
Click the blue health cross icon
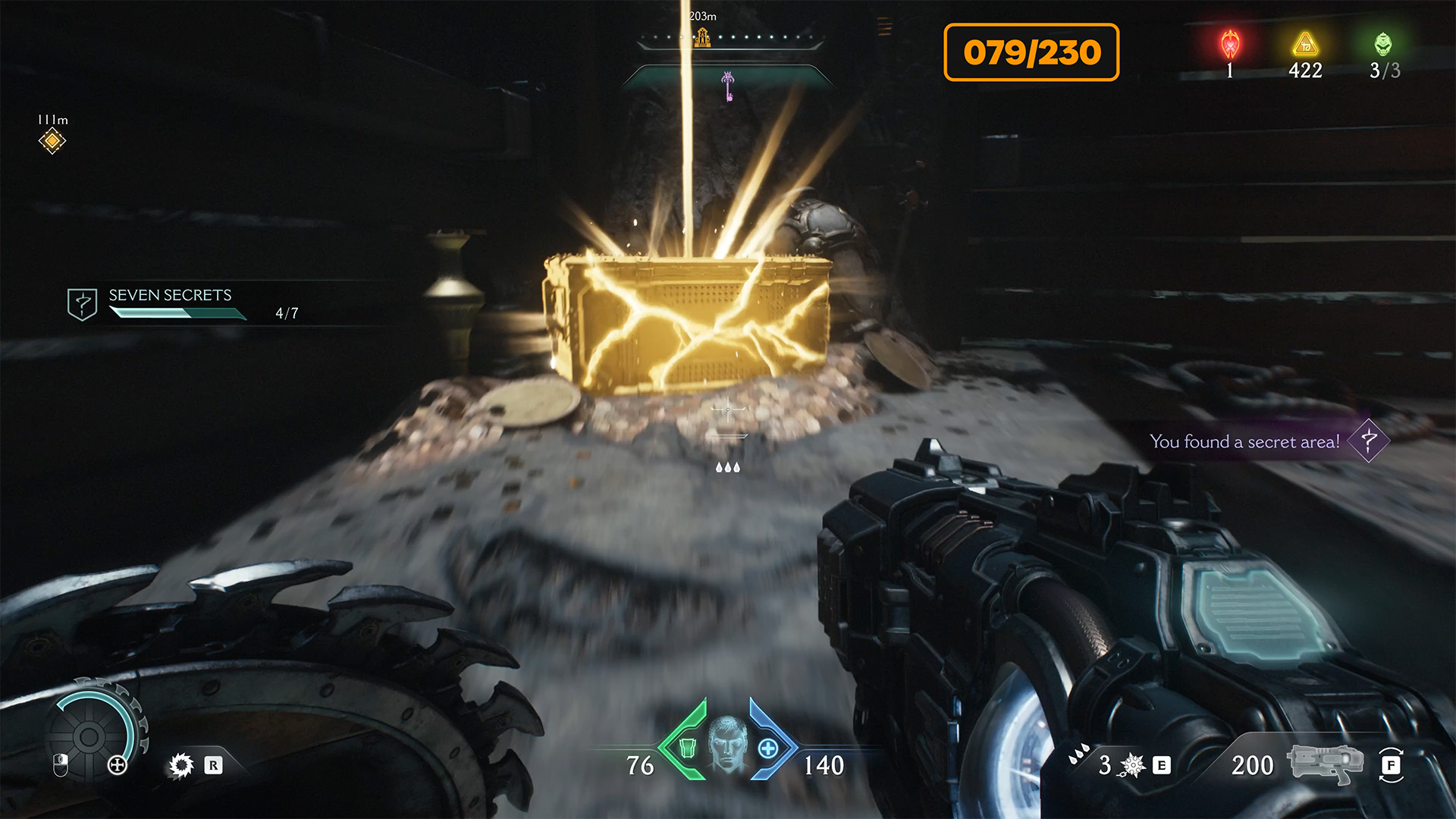tap(768, 748)
